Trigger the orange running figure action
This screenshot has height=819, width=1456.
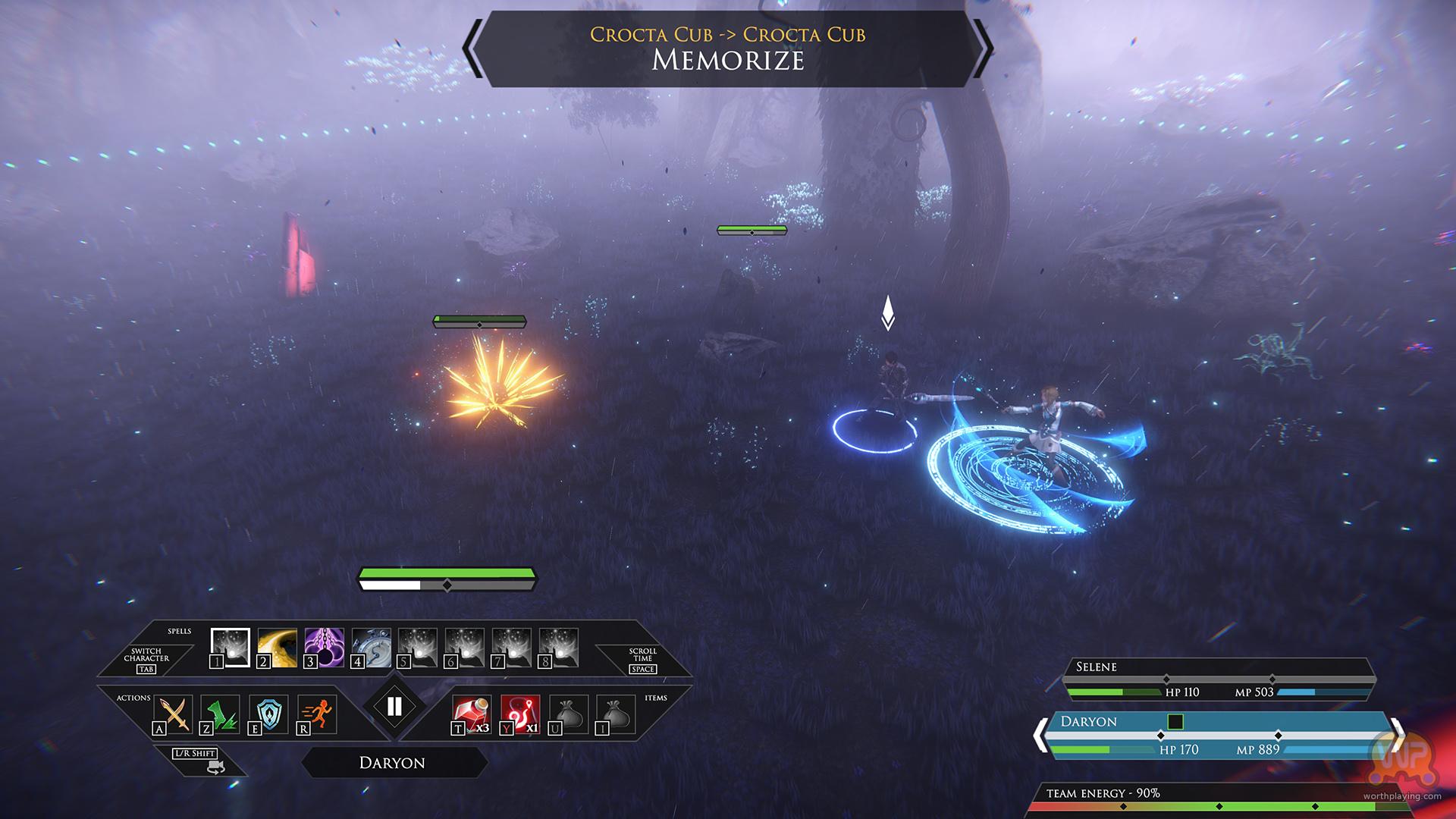[x=318, y=714]
